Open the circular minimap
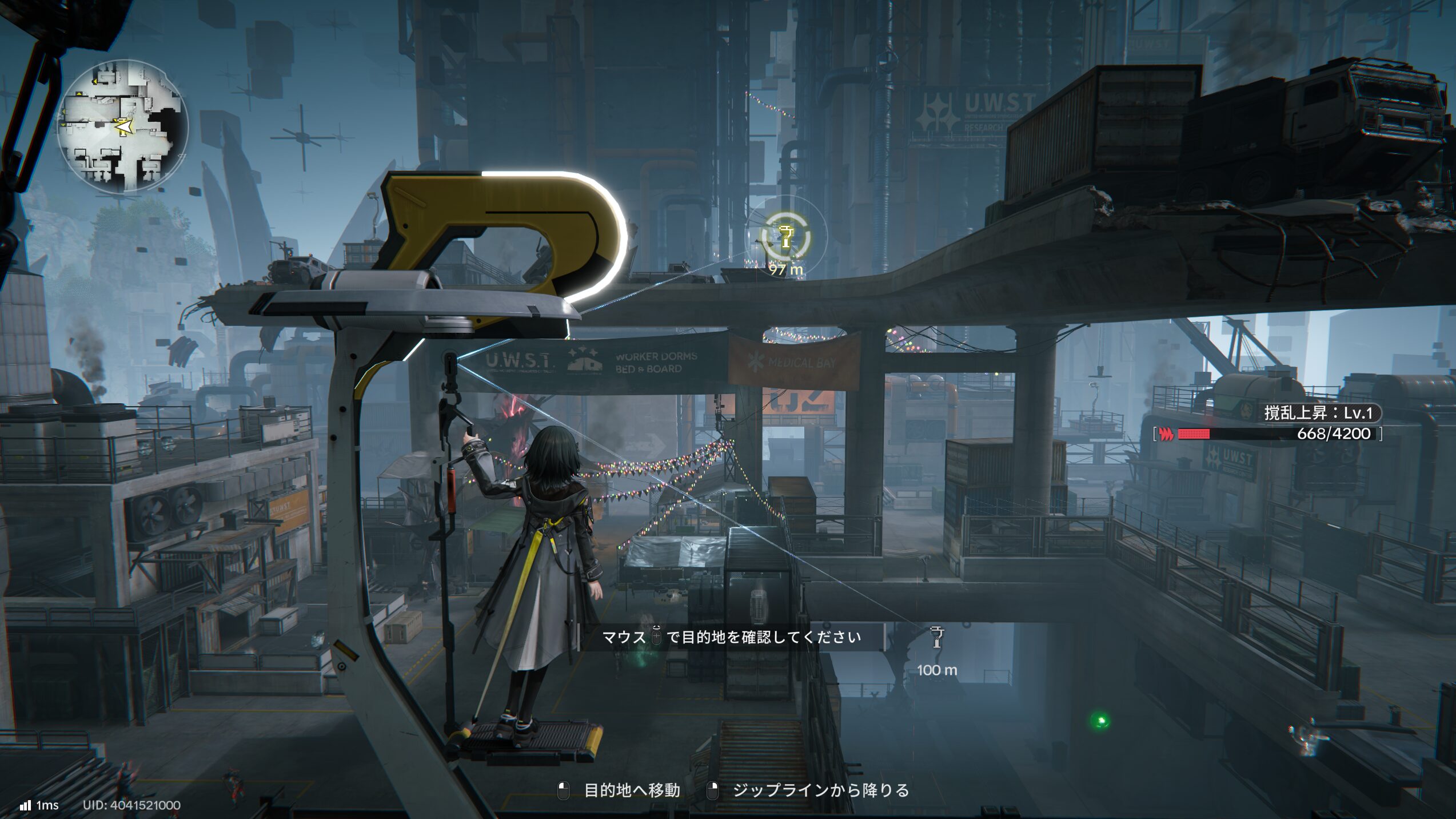 coord(122,126)
